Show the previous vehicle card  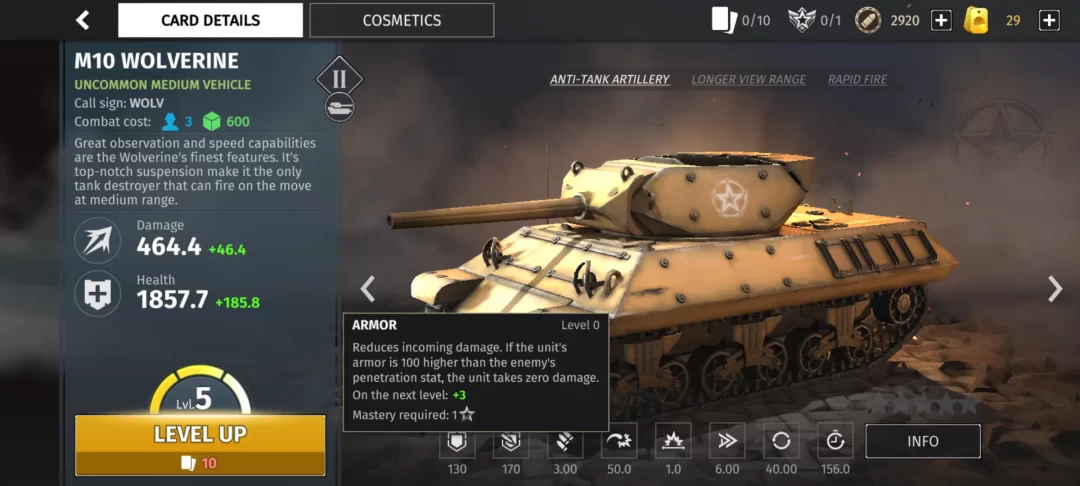coord(368,289)
